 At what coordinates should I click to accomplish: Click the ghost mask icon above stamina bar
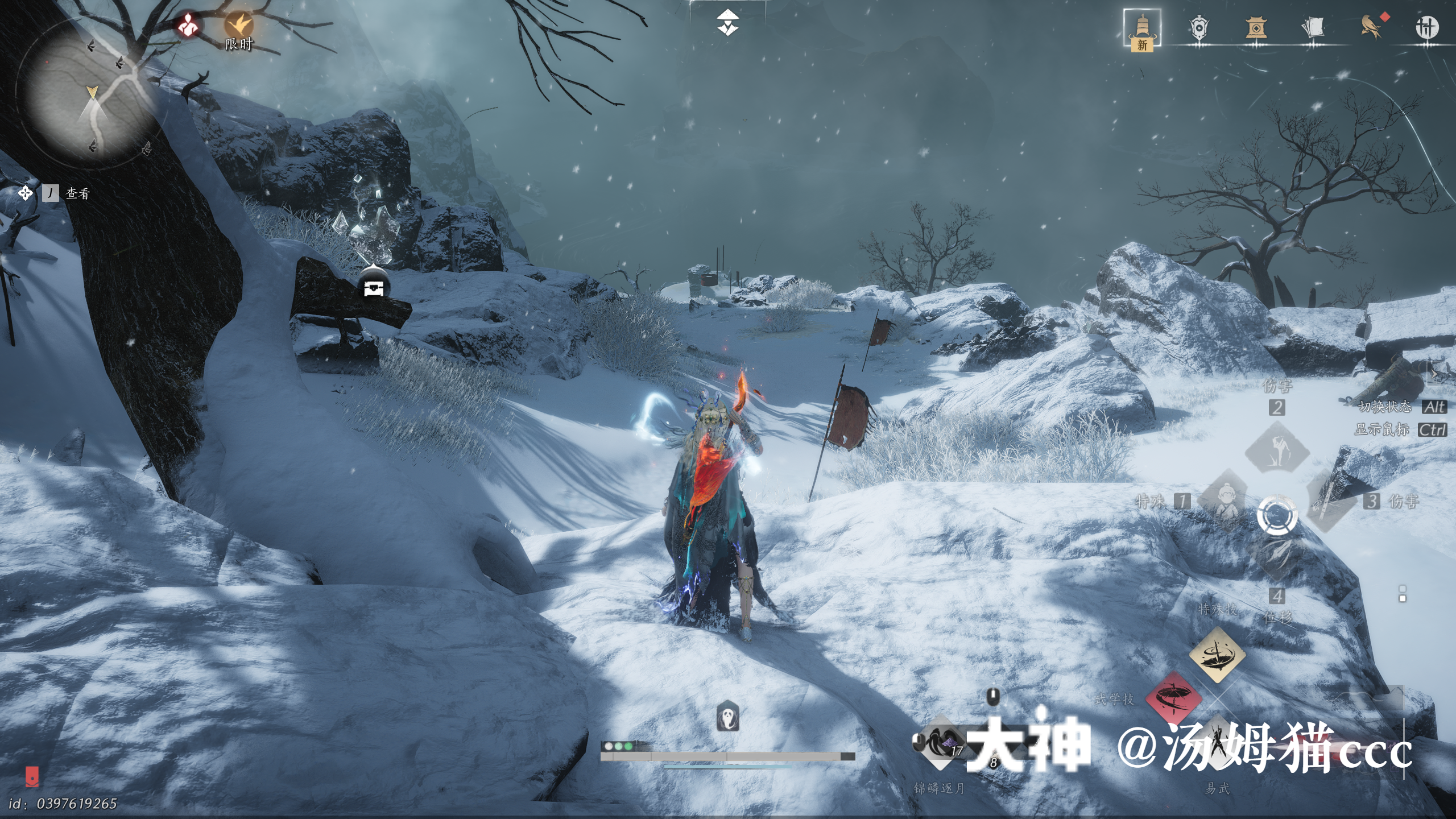tap(727, 717)
